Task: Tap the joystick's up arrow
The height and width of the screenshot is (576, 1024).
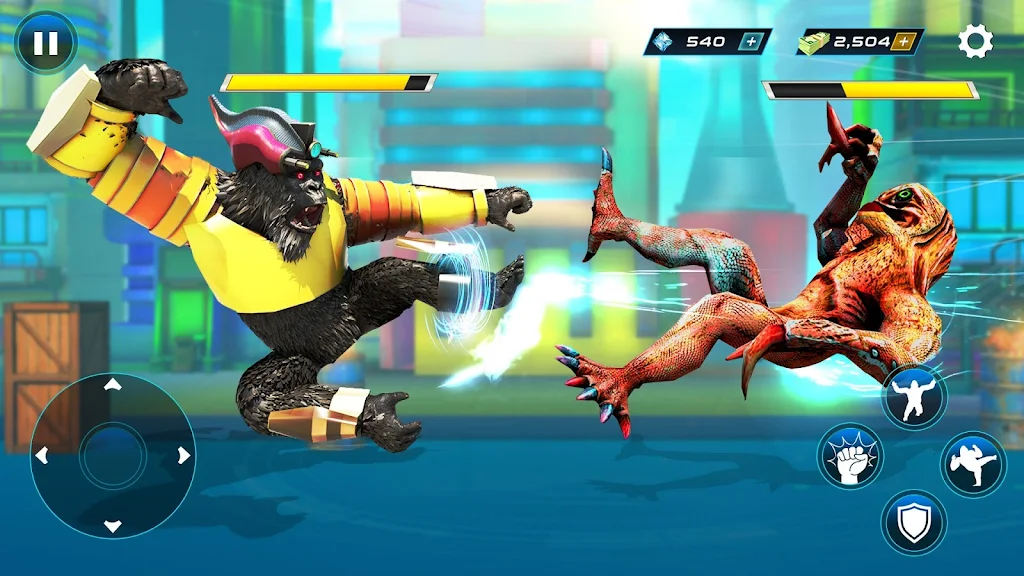Action: pyautogui.click(x=113, y=385)
